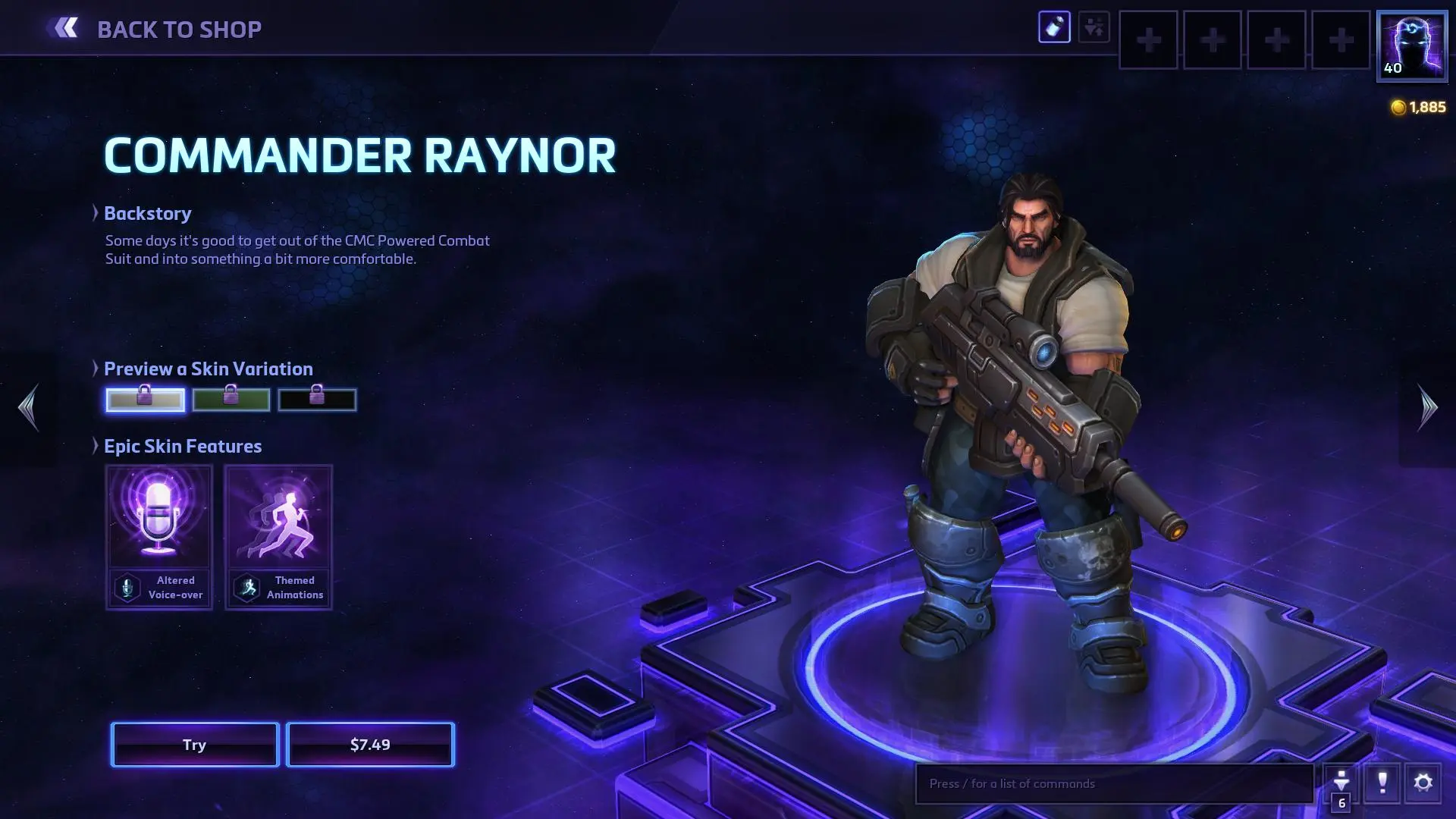Preview the gray skin variation
The height and width of the screenshot is (819, 1456).
tap(145, 400)
